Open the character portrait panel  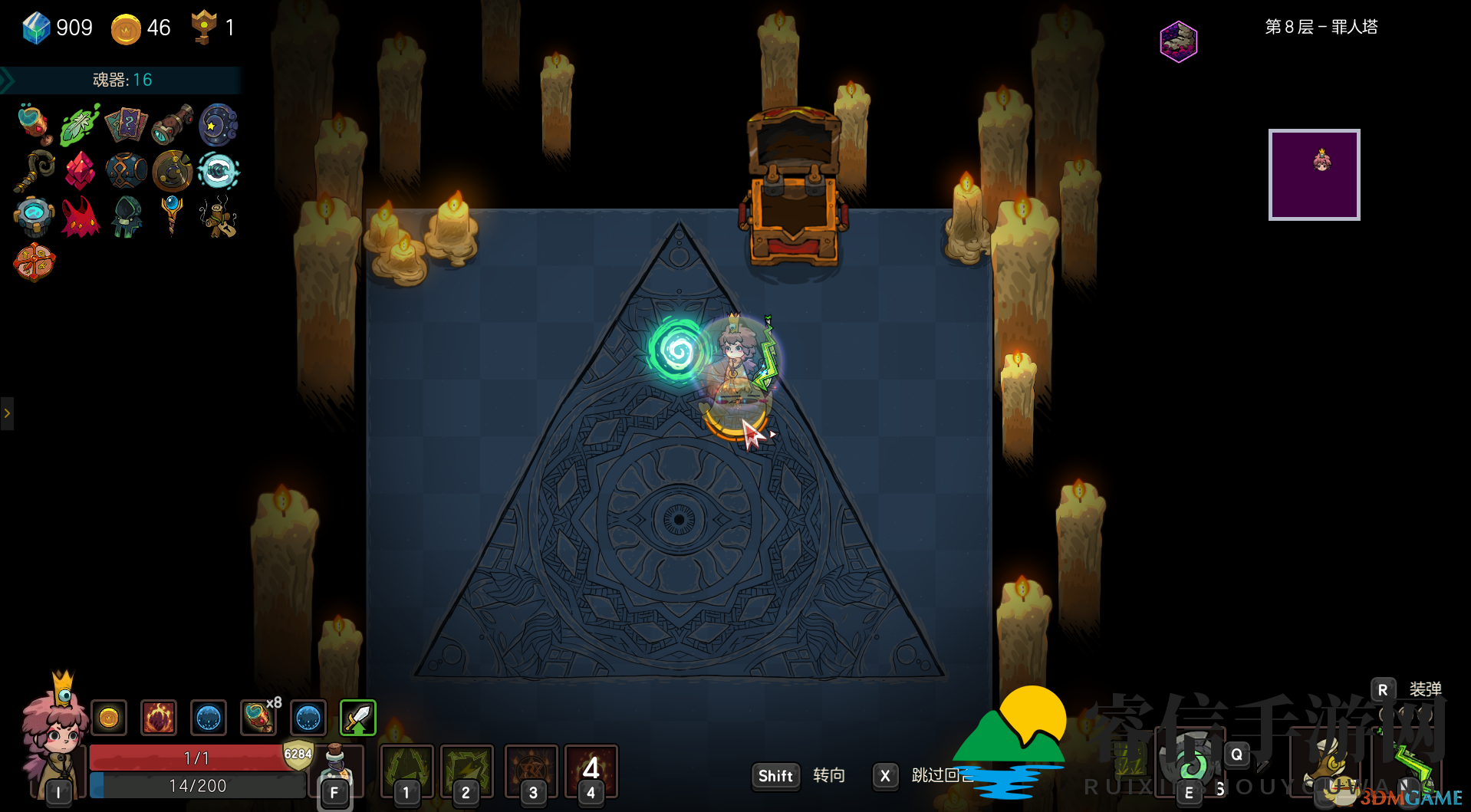coord(55,738)
